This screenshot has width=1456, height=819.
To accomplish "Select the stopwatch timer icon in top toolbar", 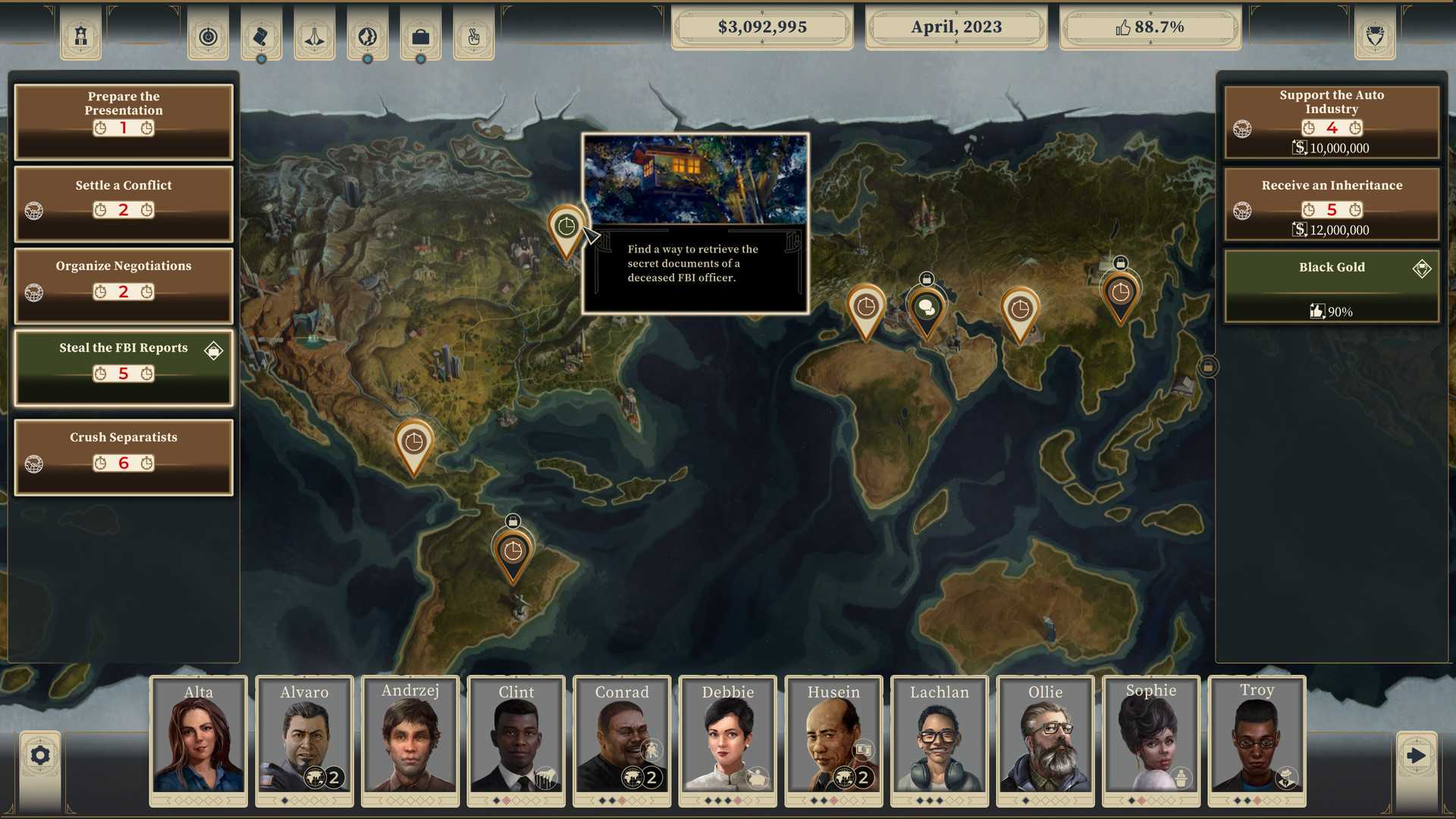I will (x=208, y=36).
